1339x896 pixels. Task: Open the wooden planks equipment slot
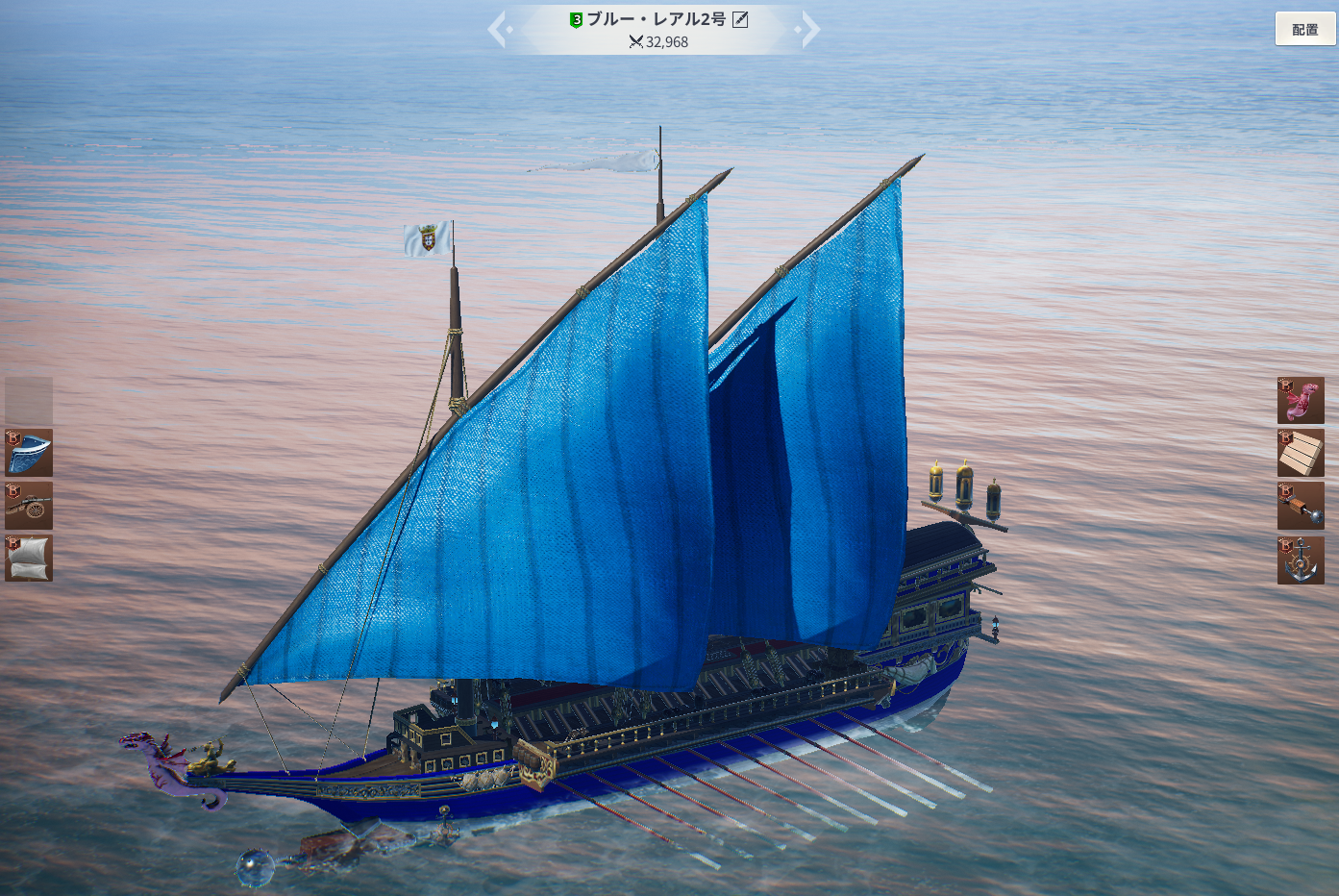(x=1301, y=453)
